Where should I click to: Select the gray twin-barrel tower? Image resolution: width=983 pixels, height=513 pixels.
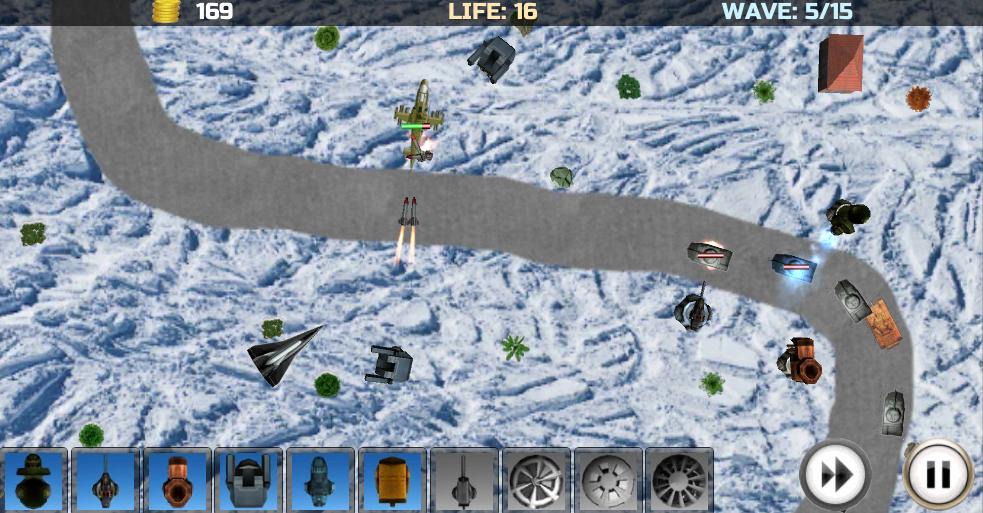tap(249, 480)
